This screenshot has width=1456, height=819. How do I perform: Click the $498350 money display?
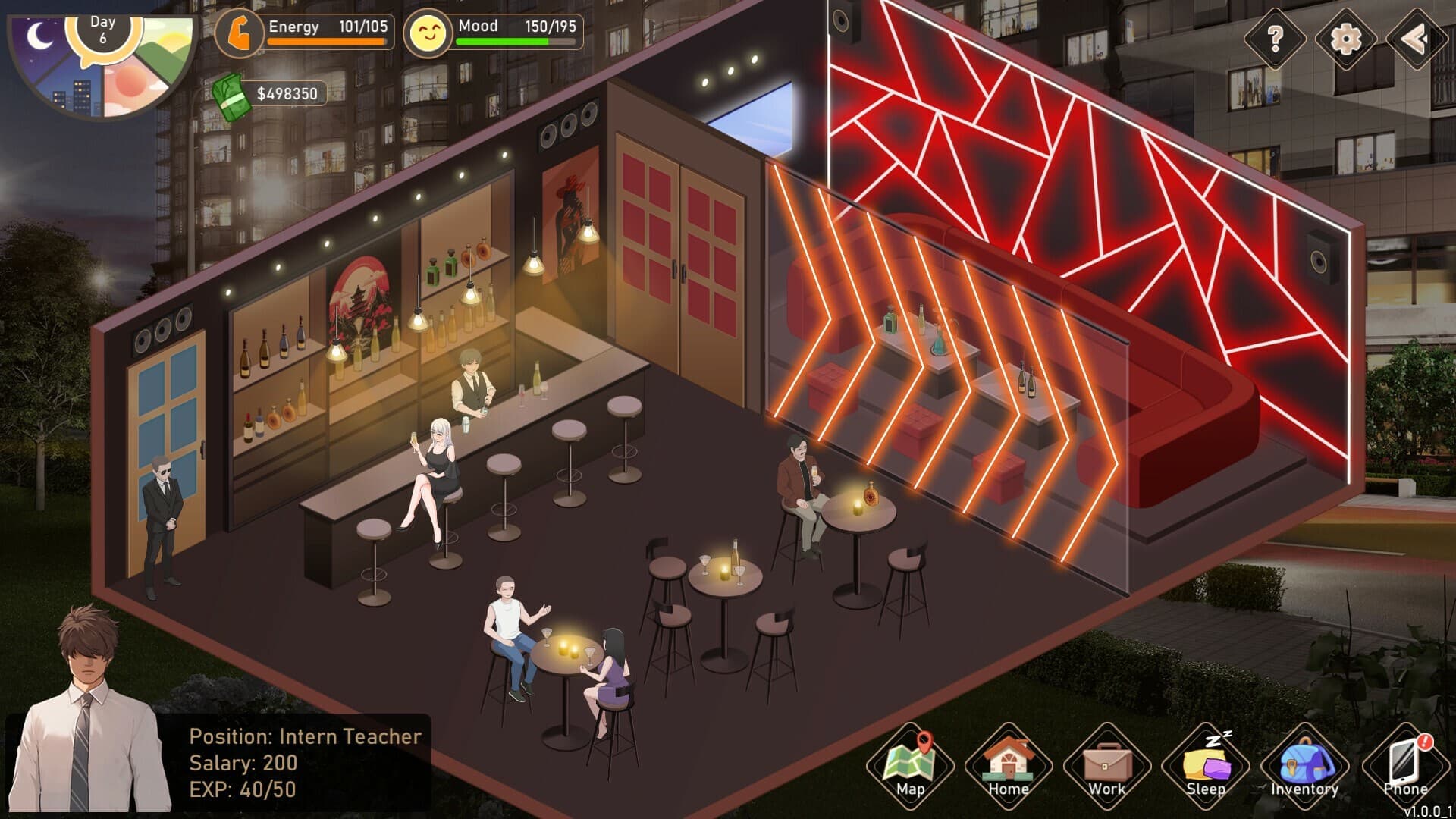click(288, 94)
